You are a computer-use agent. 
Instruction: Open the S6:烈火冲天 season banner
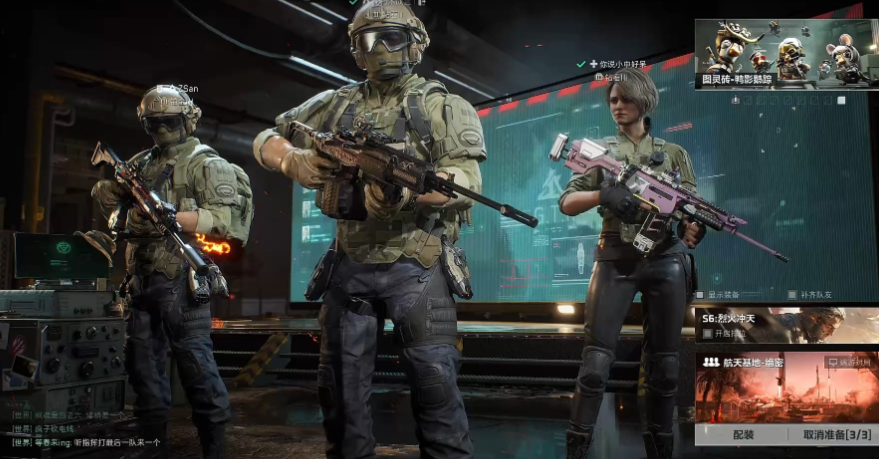point(786,319)
